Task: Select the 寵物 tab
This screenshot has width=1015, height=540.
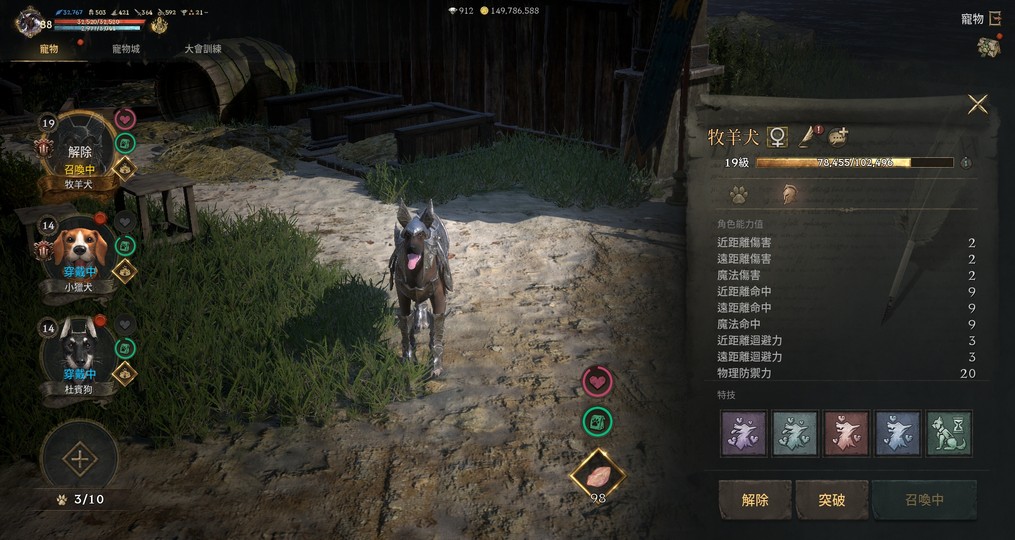Action: coord(46,49)
